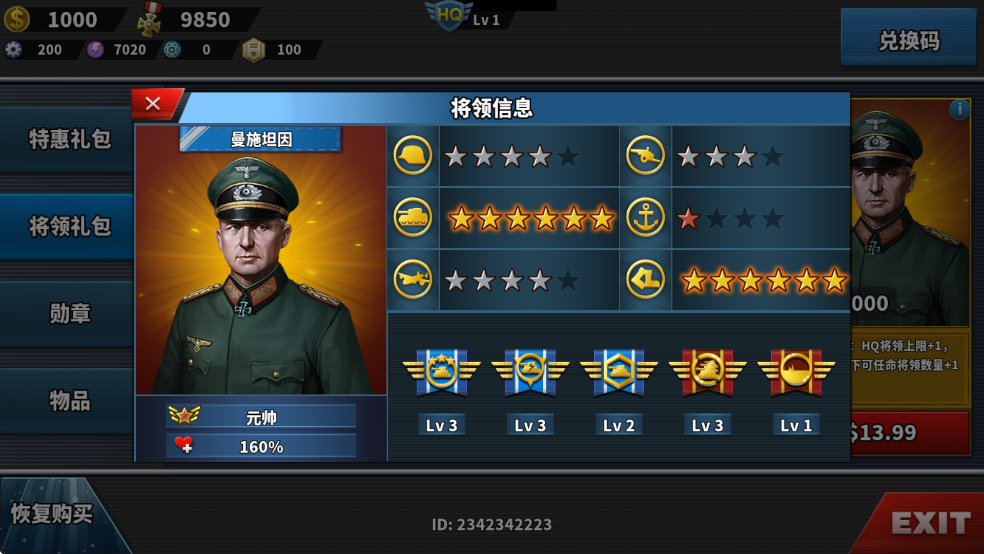
Task: Switch to the 特惠礼包 tab
Action: (x=68, y=139)
